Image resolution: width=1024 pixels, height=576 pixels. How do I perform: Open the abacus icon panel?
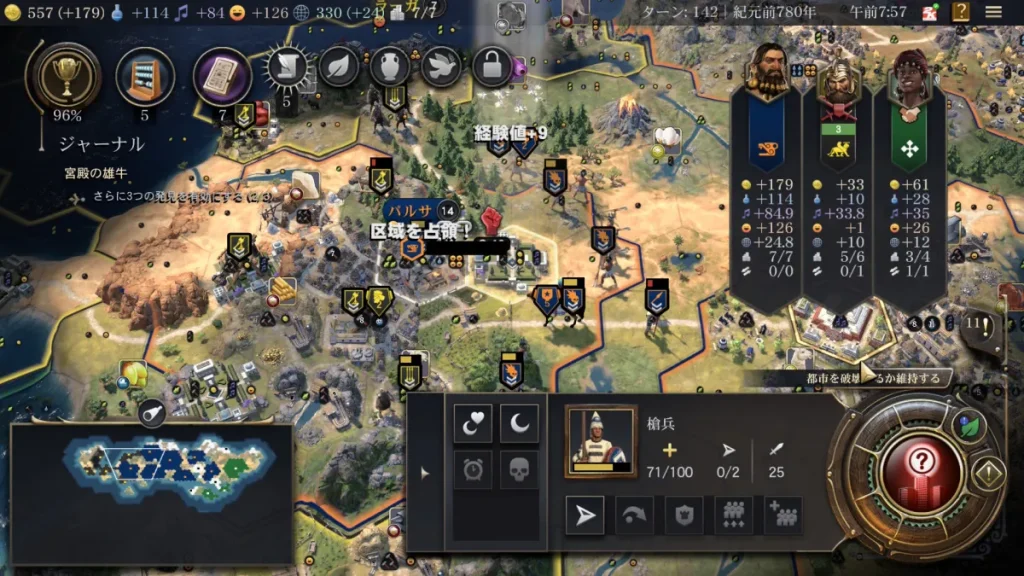145,76
